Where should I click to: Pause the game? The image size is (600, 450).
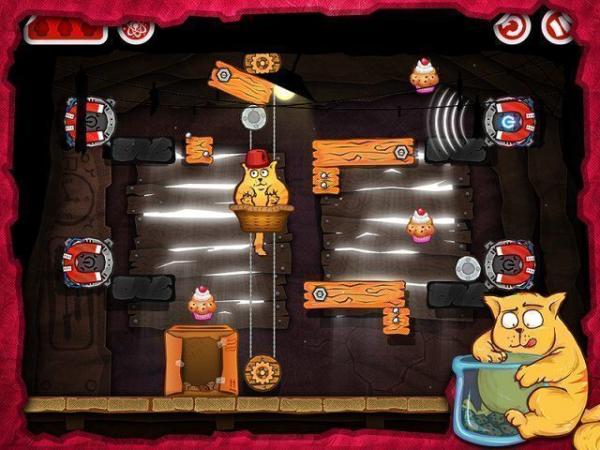click(558, 25)
